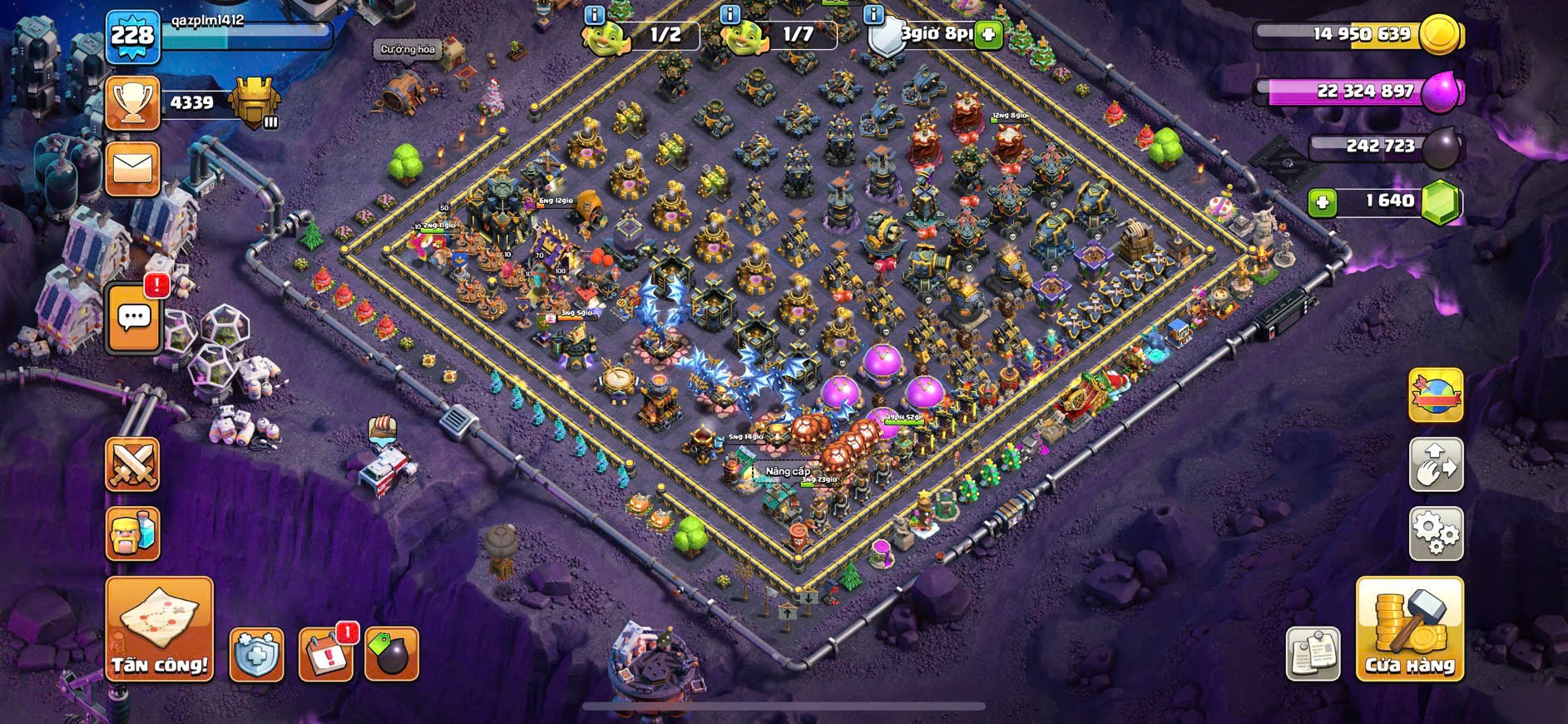Start an attack with Tấn công! button
Viewport: 1568px width, 724px height.
coord(159,629)
